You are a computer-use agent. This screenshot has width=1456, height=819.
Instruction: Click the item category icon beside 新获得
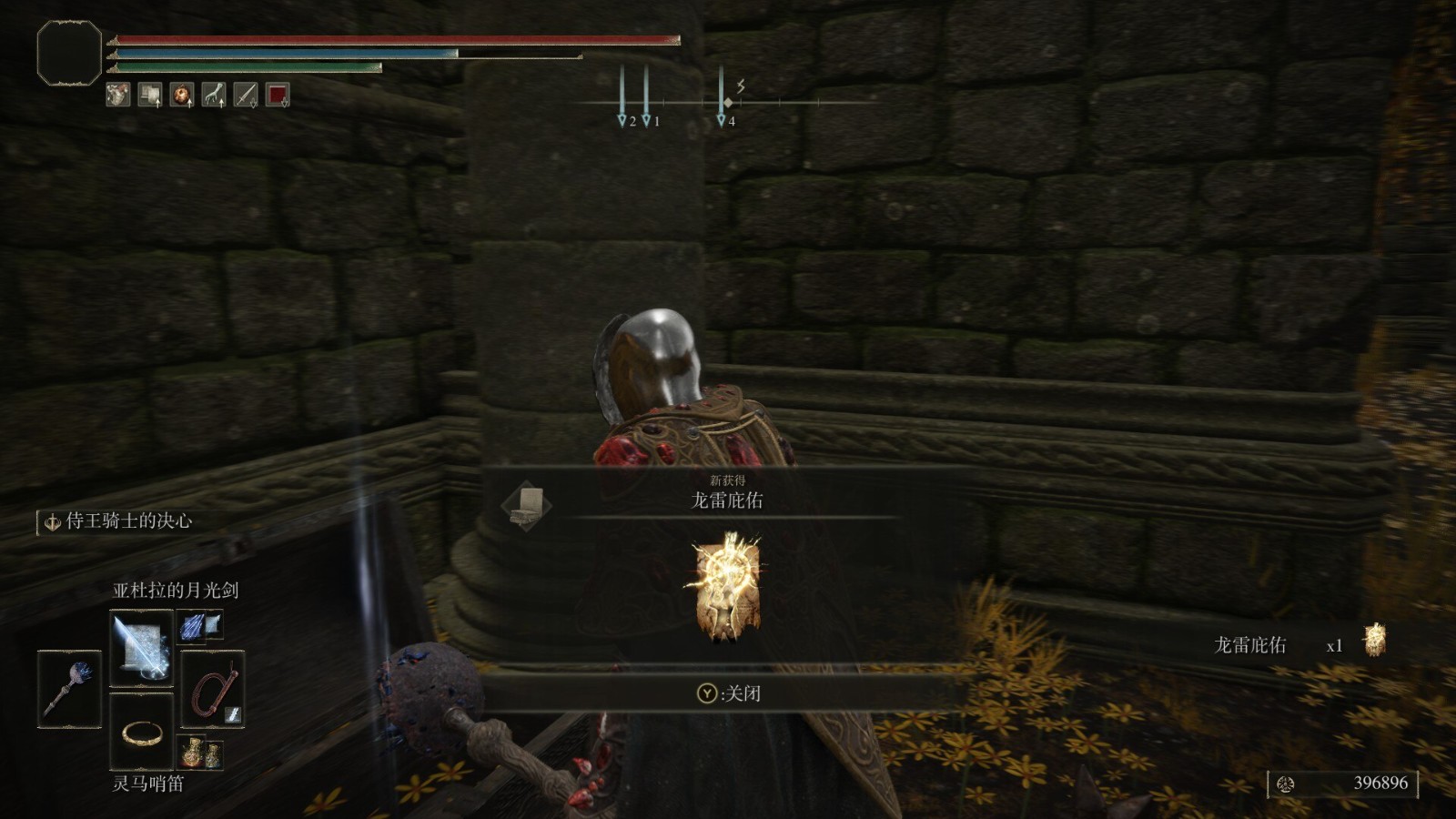[x=527, y=504]
